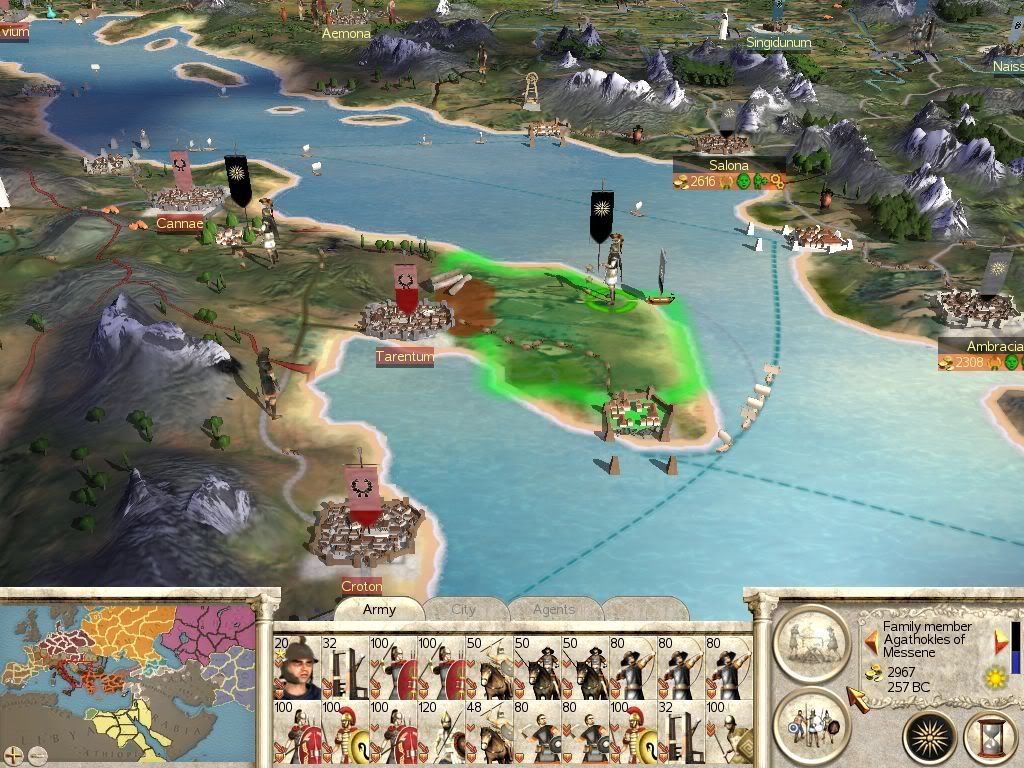1024x768 pixels.
Task: Switch to the Agents tab
Action: pos(553,609)
